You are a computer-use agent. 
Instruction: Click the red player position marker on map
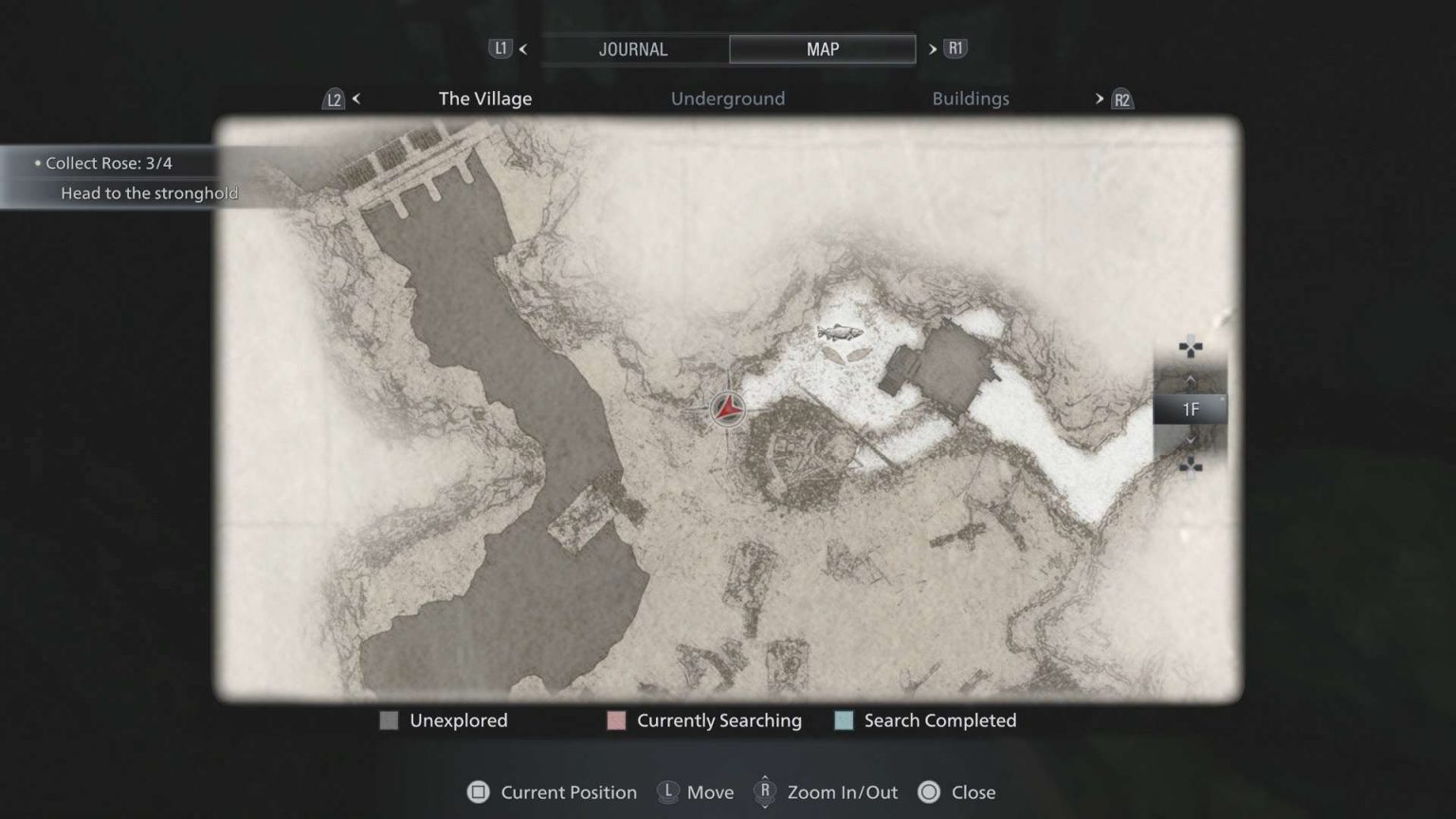pos(726,409)
